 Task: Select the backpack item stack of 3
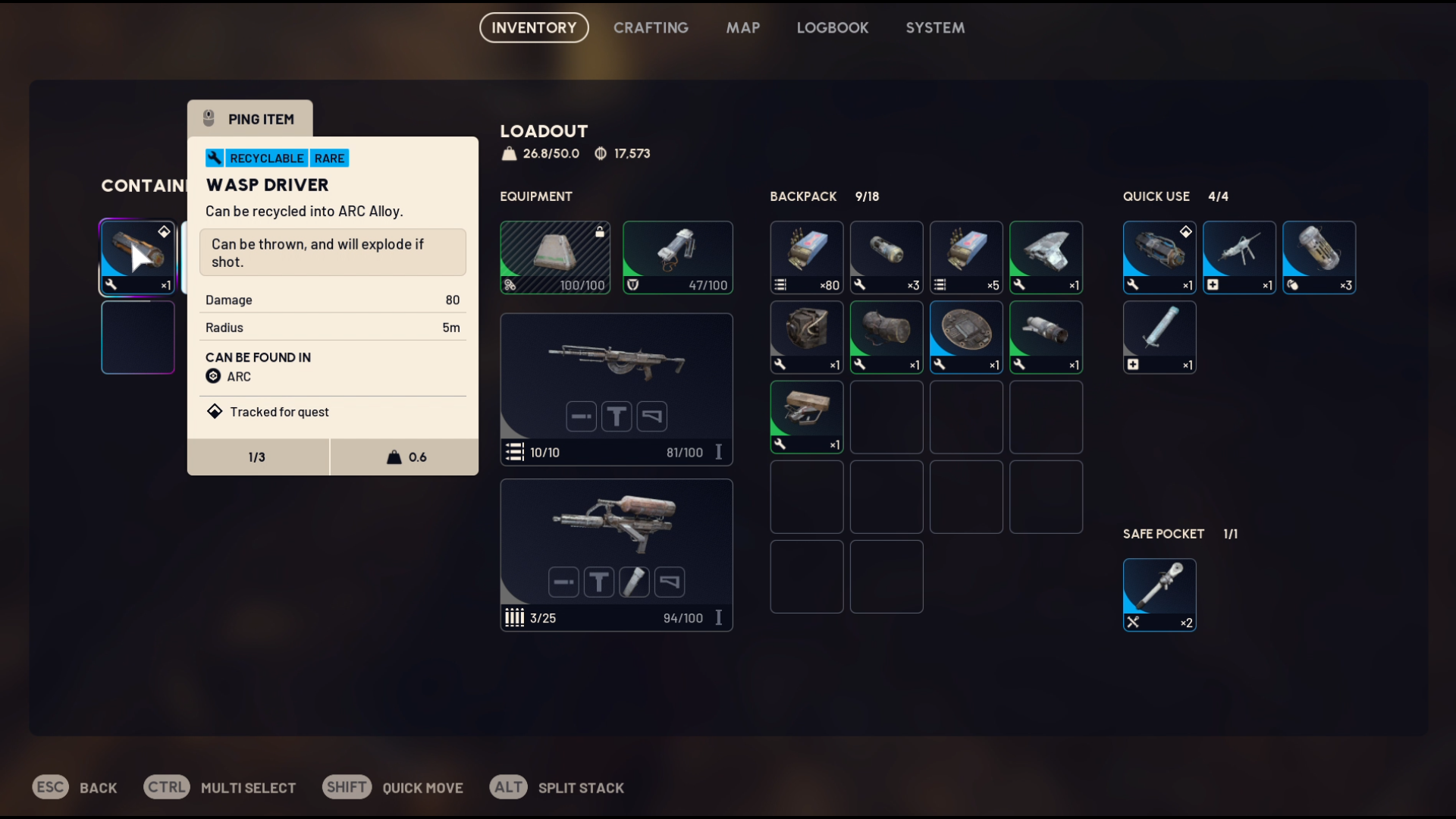886,257
